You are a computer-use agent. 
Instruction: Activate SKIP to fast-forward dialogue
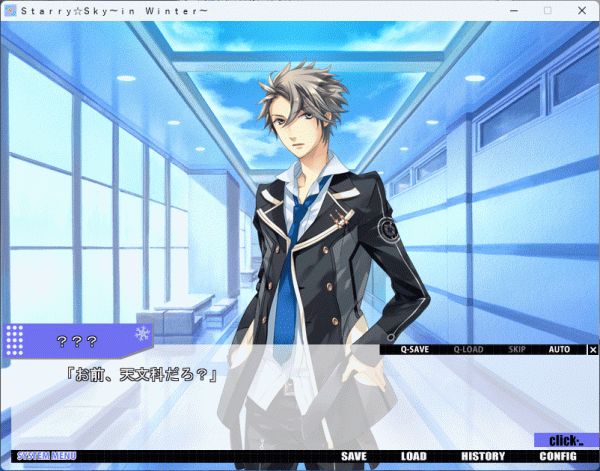point(517,350)
